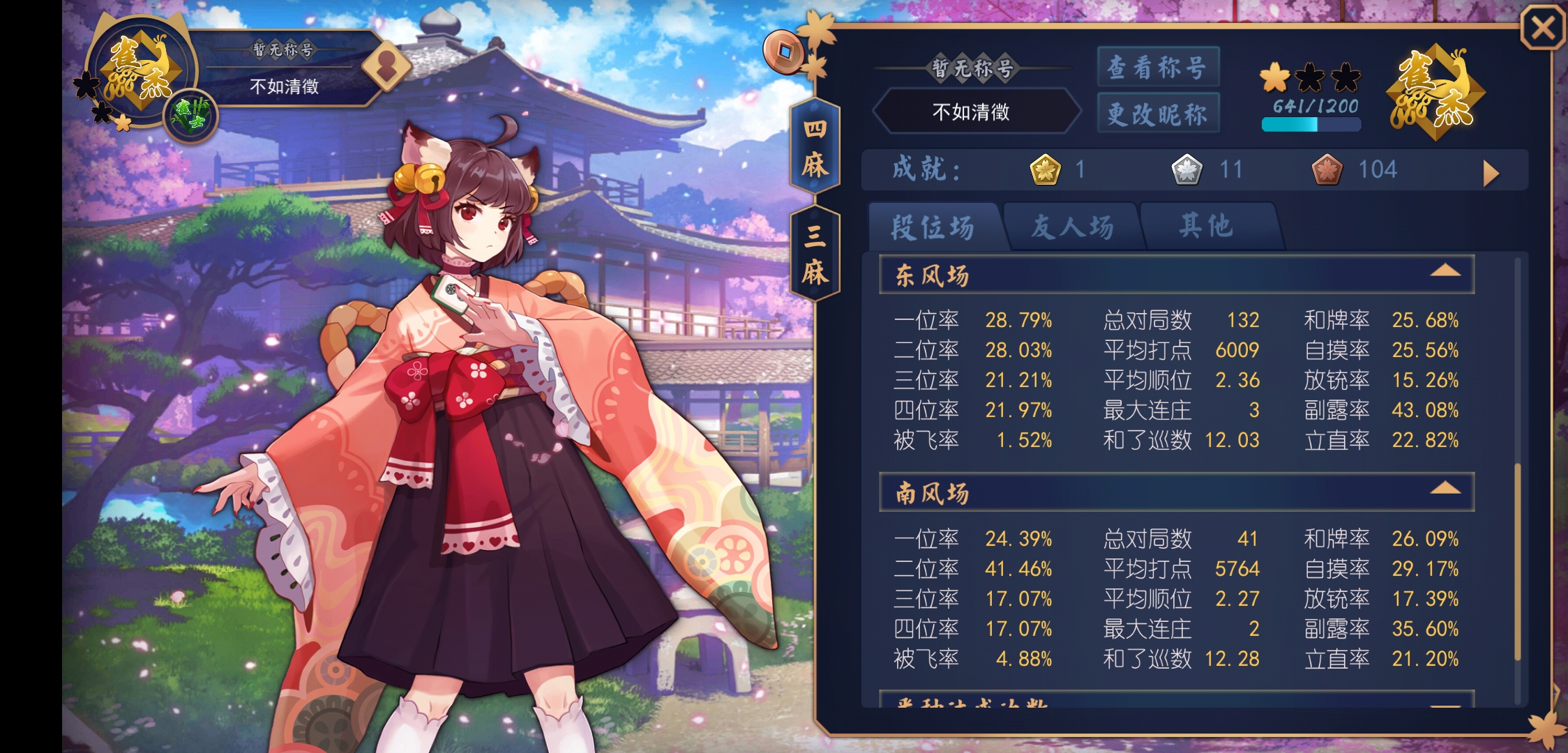
Task: Click the 641/1200 experience progress bar
Action: click(1310, 124)
